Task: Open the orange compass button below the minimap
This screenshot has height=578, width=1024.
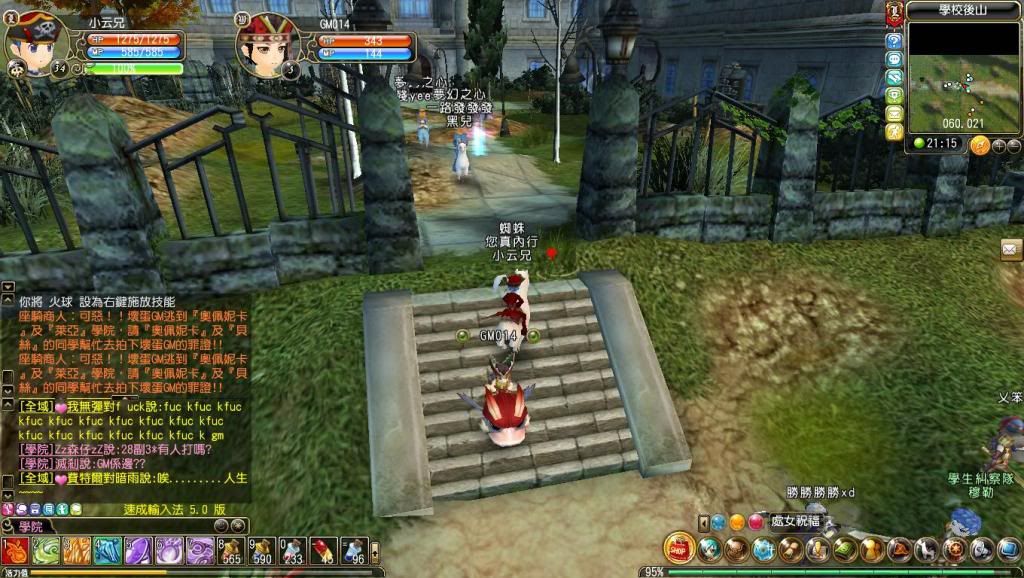Action: (979, 145)
